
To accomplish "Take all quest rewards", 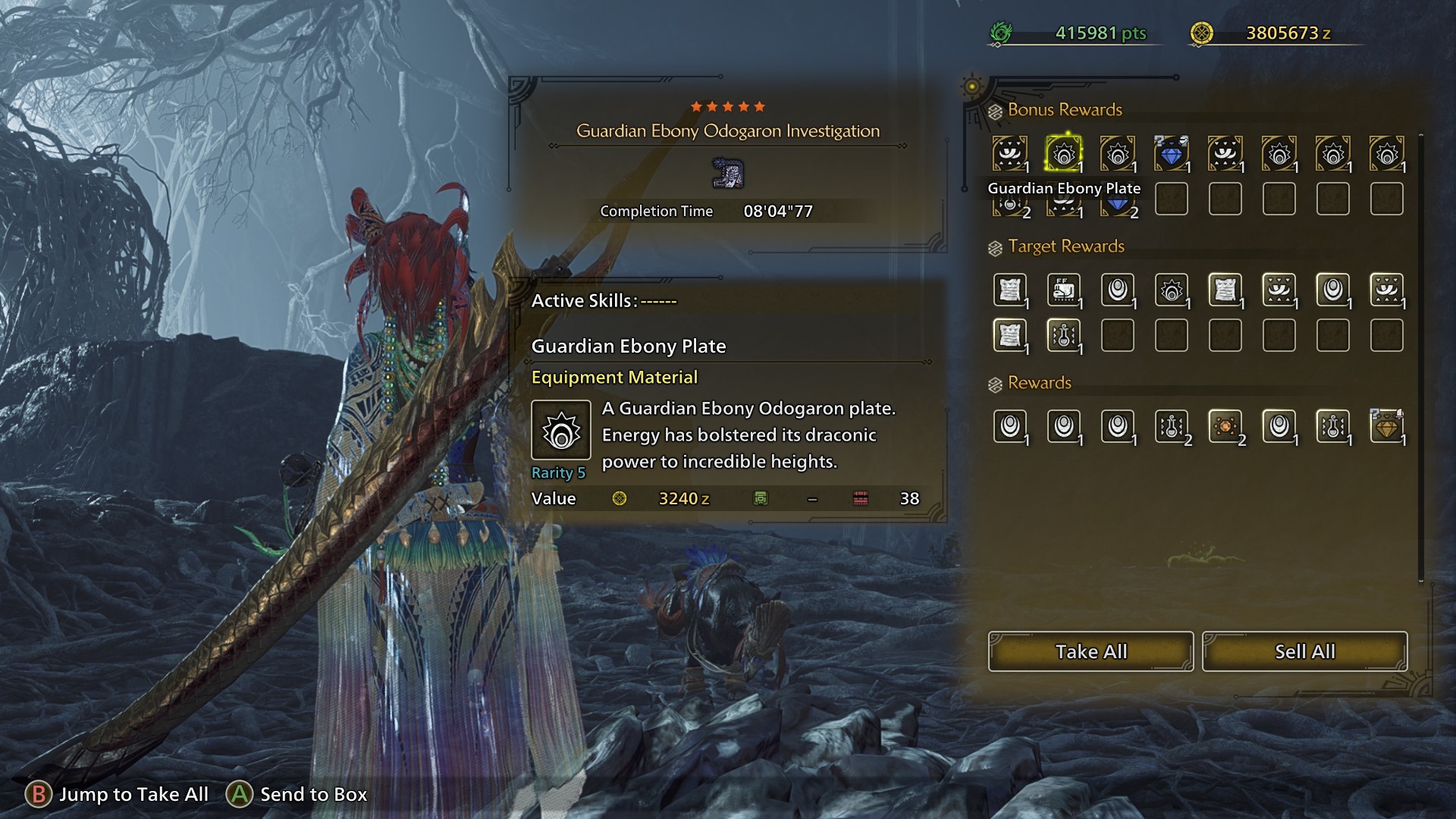I will point(1090,651).
